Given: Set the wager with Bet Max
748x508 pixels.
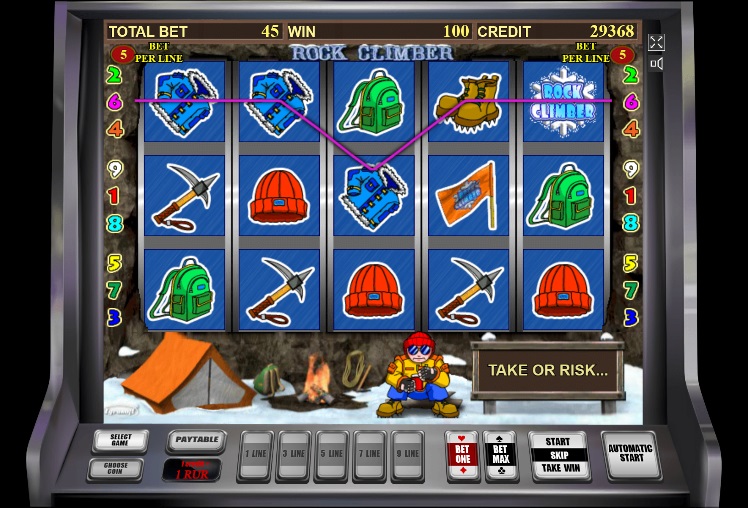Looking at the screenshot, I should 500,455.
